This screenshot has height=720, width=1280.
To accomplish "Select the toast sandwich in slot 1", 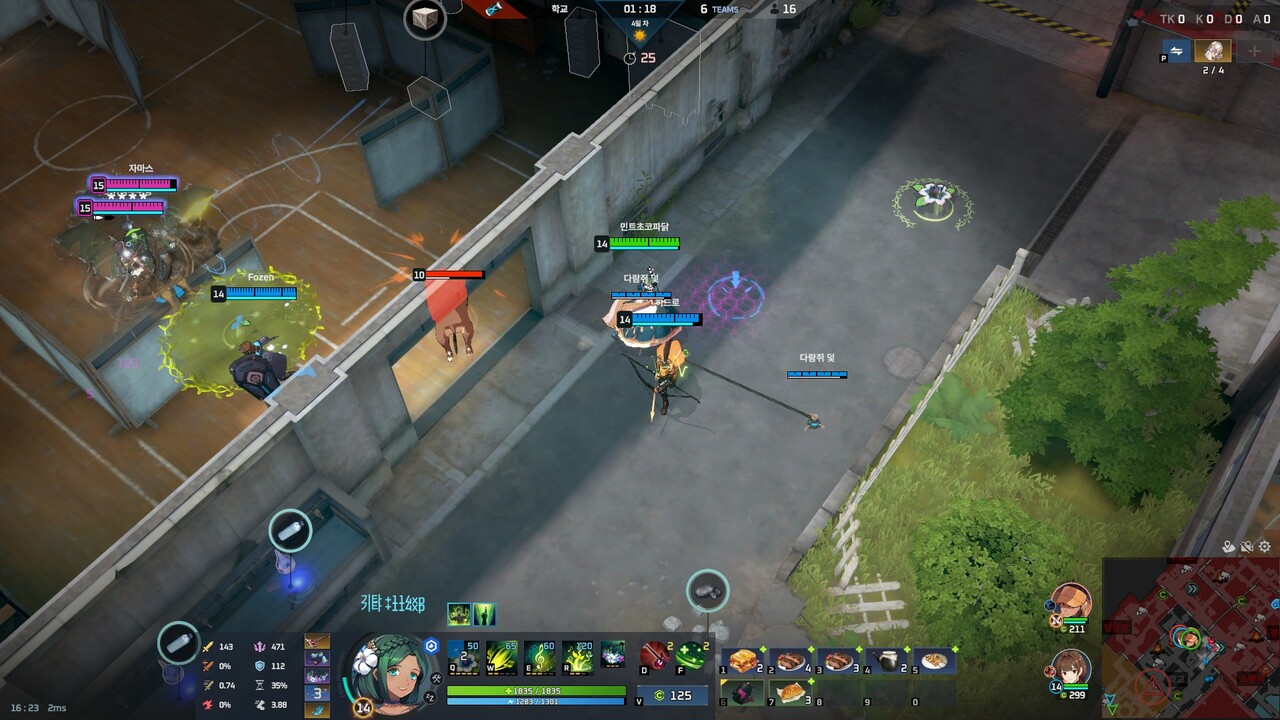I will [x=743, y=661].
